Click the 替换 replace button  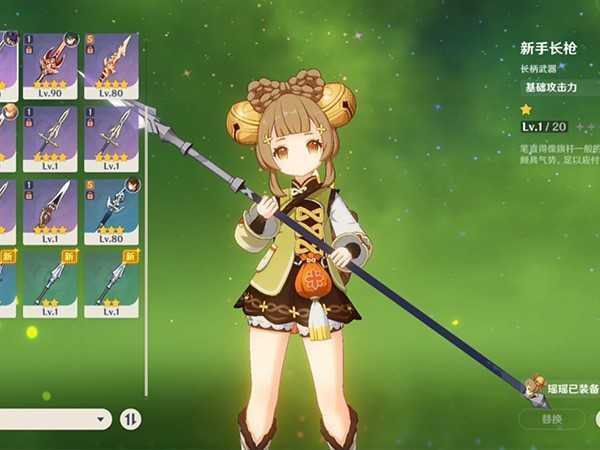pyautogui.click(x=551, y=418)
